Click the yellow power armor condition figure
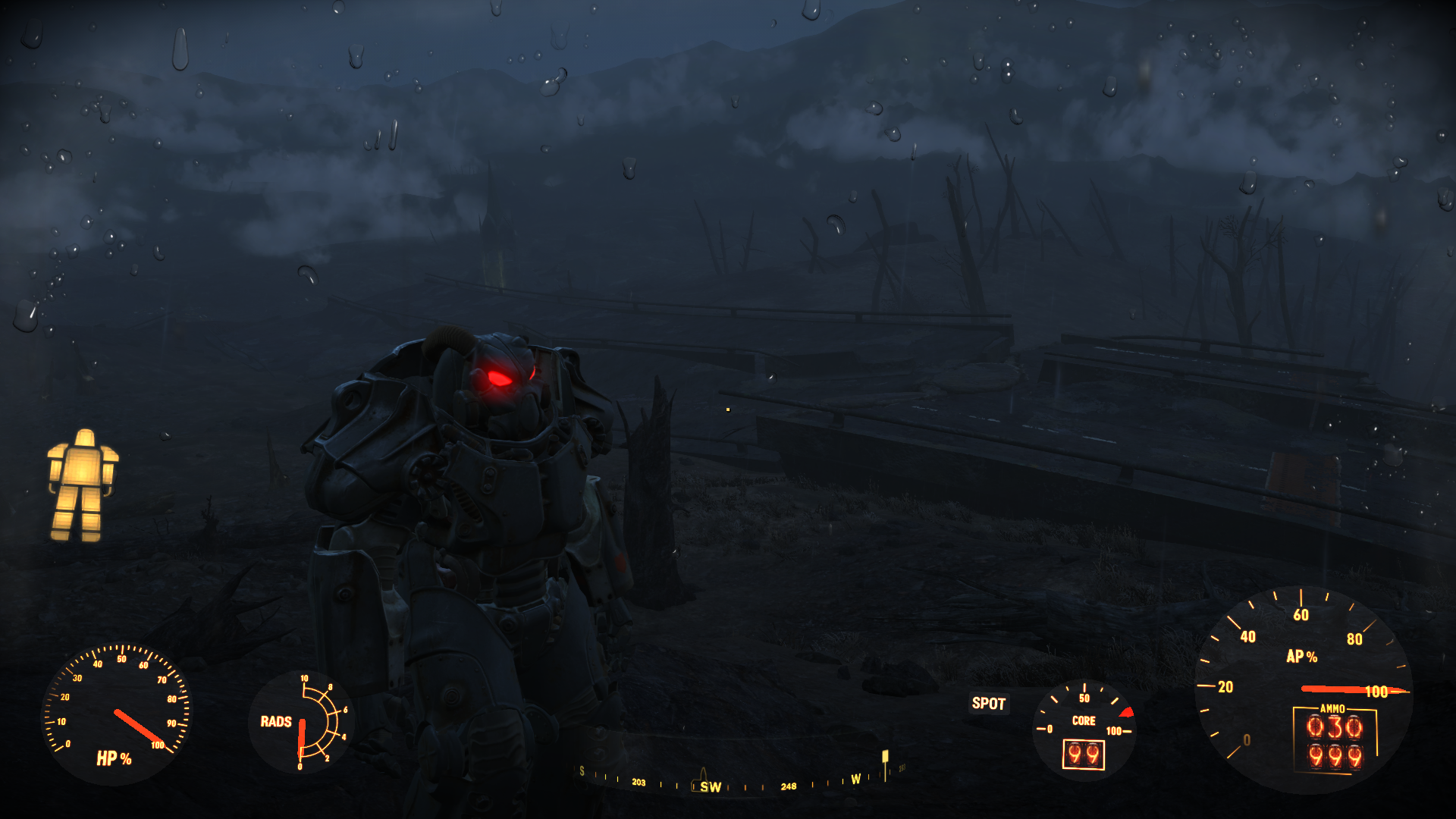This screenshot has height=819, width=1456. (x=83, y=485)
